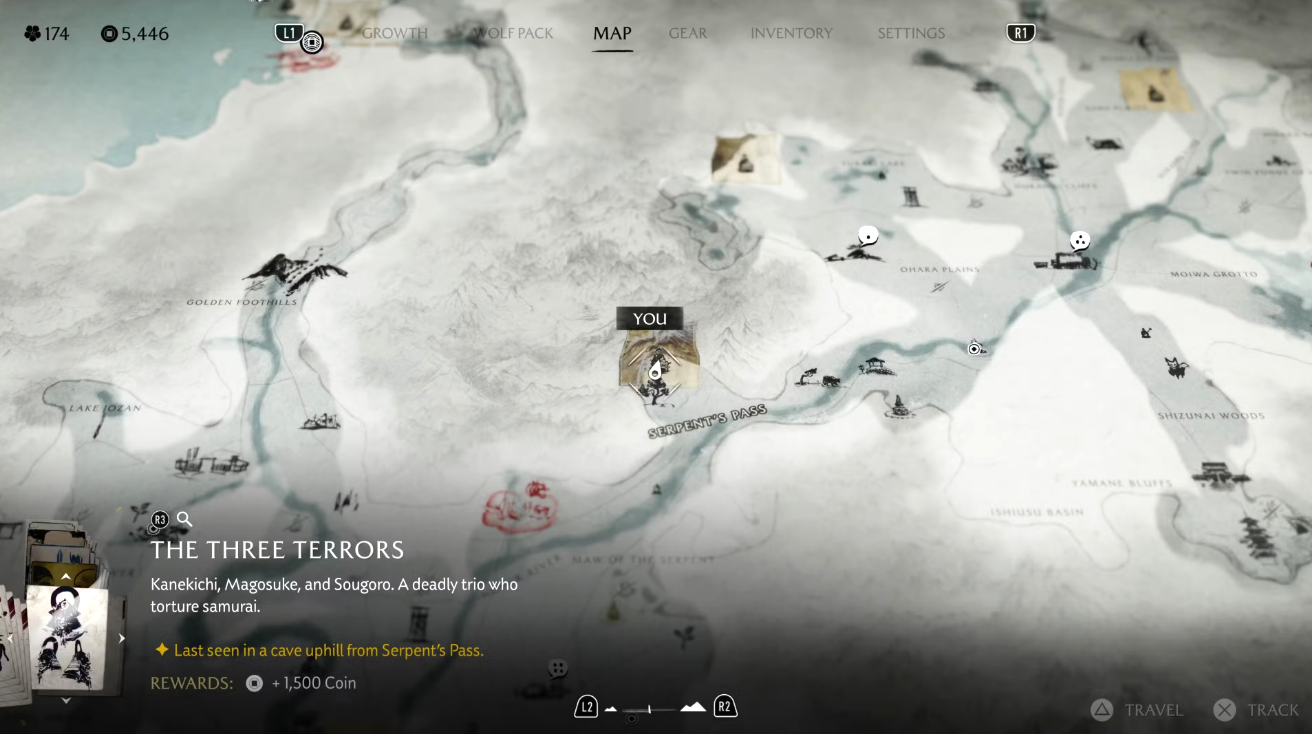Viewport: 1312px width, 734px height.
Task: Select the speech bubble marker near Ohara Plains
Action: pos(868,236)
